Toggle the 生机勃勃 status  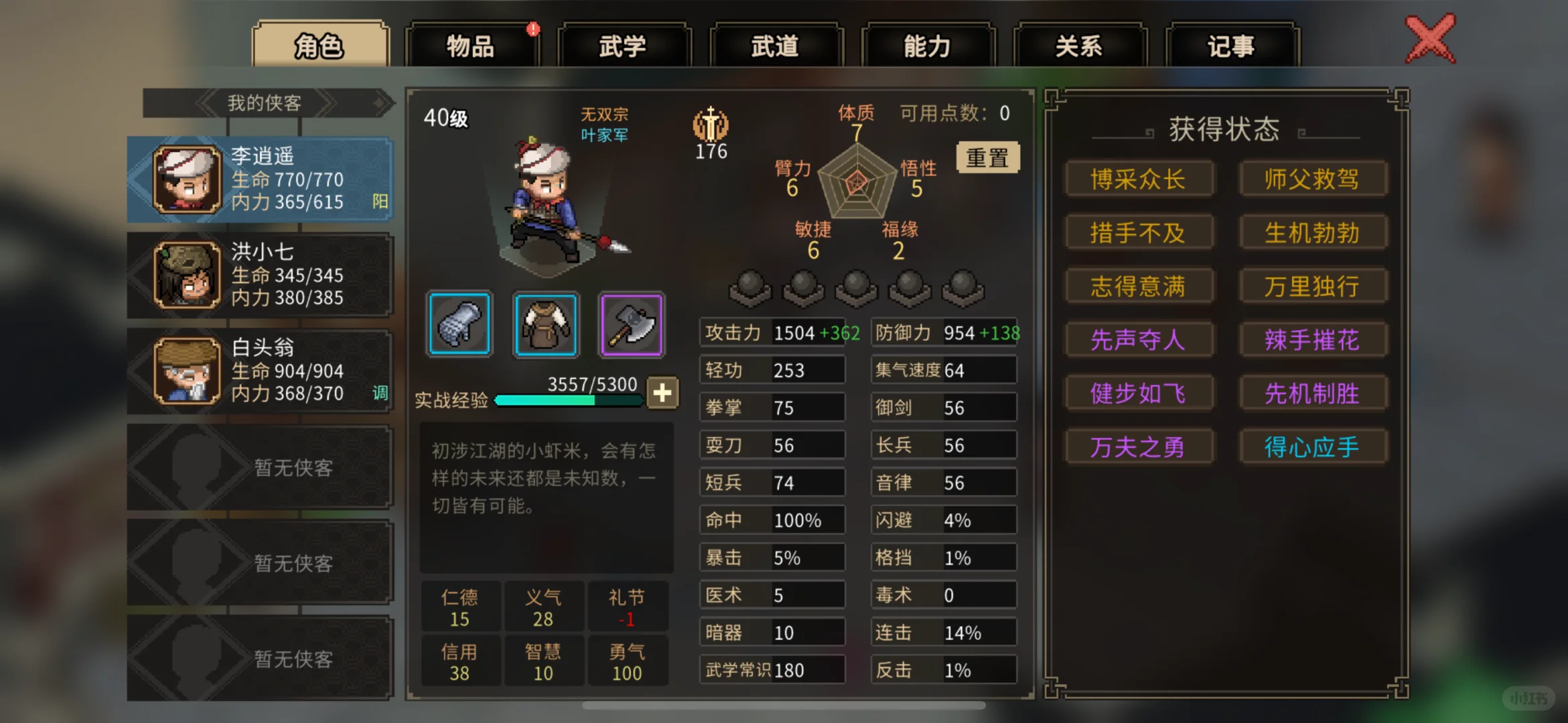(x=1313, y=232)
